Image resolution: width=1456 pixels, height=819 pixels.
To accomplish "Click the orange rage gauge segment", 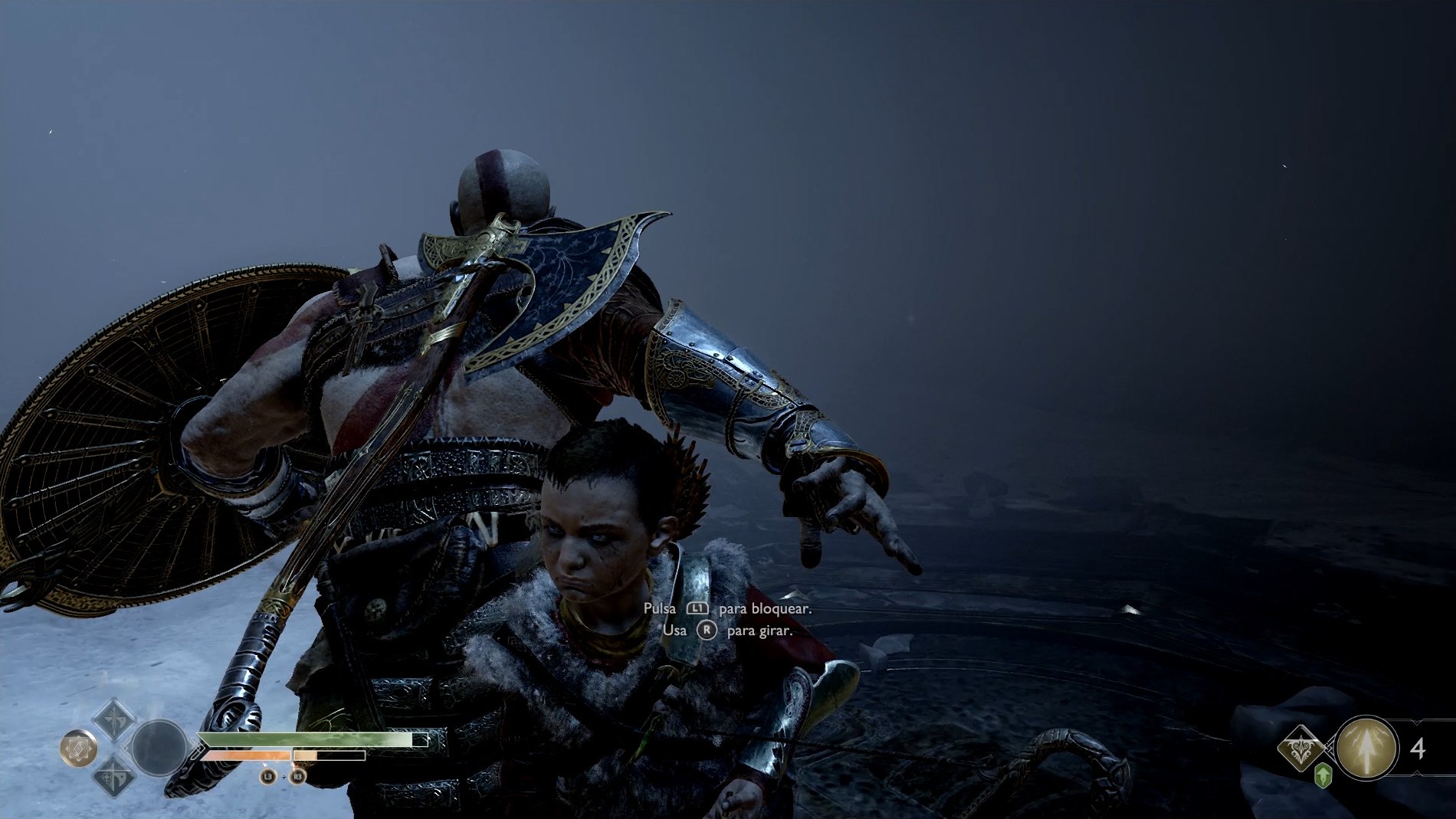I will point(245,756).
